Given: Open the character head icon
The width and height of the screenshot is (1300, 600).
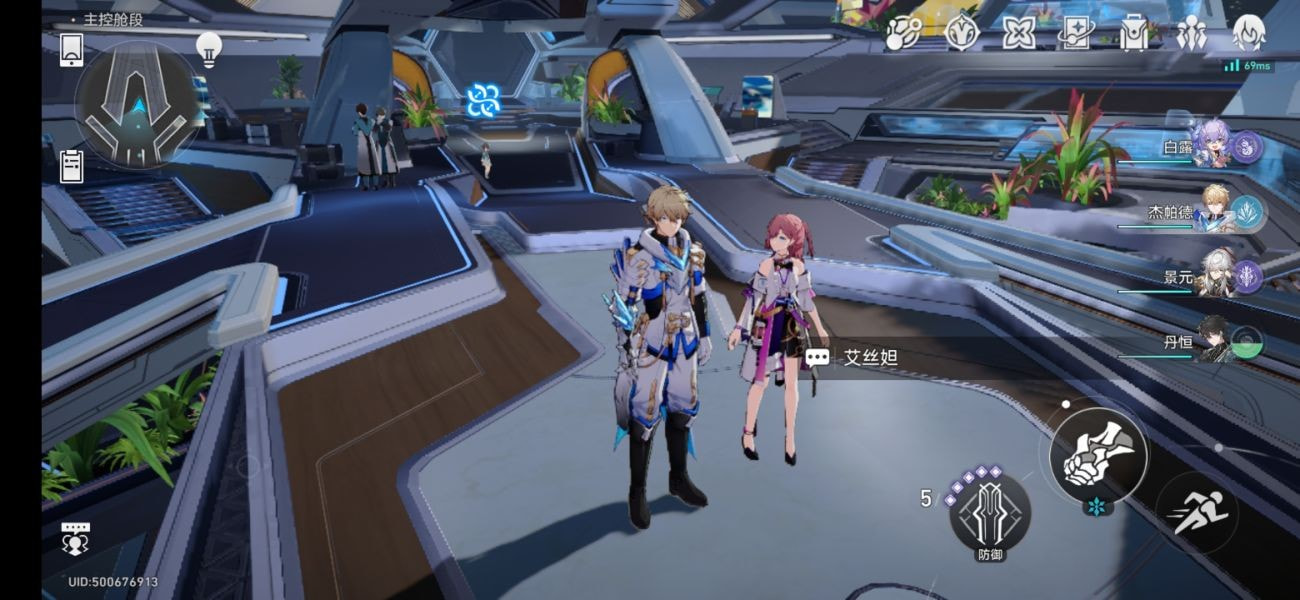Looking at the screenshot, I should [x=1248, y=33].
